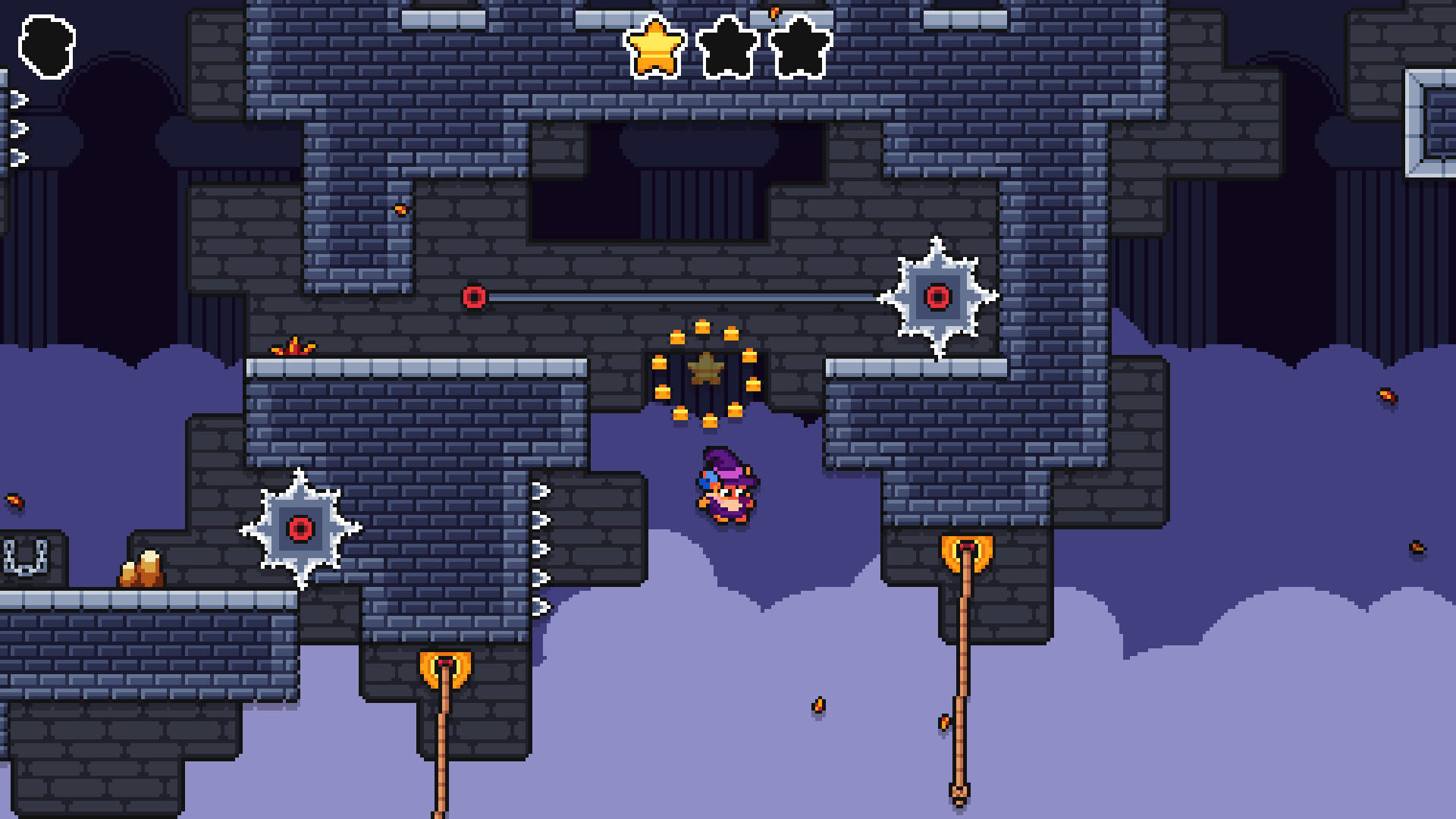Viewport: 1456px width, 819px height.
Task: Click the upper-right spinning saw blade
Action: tap(938, 297)
